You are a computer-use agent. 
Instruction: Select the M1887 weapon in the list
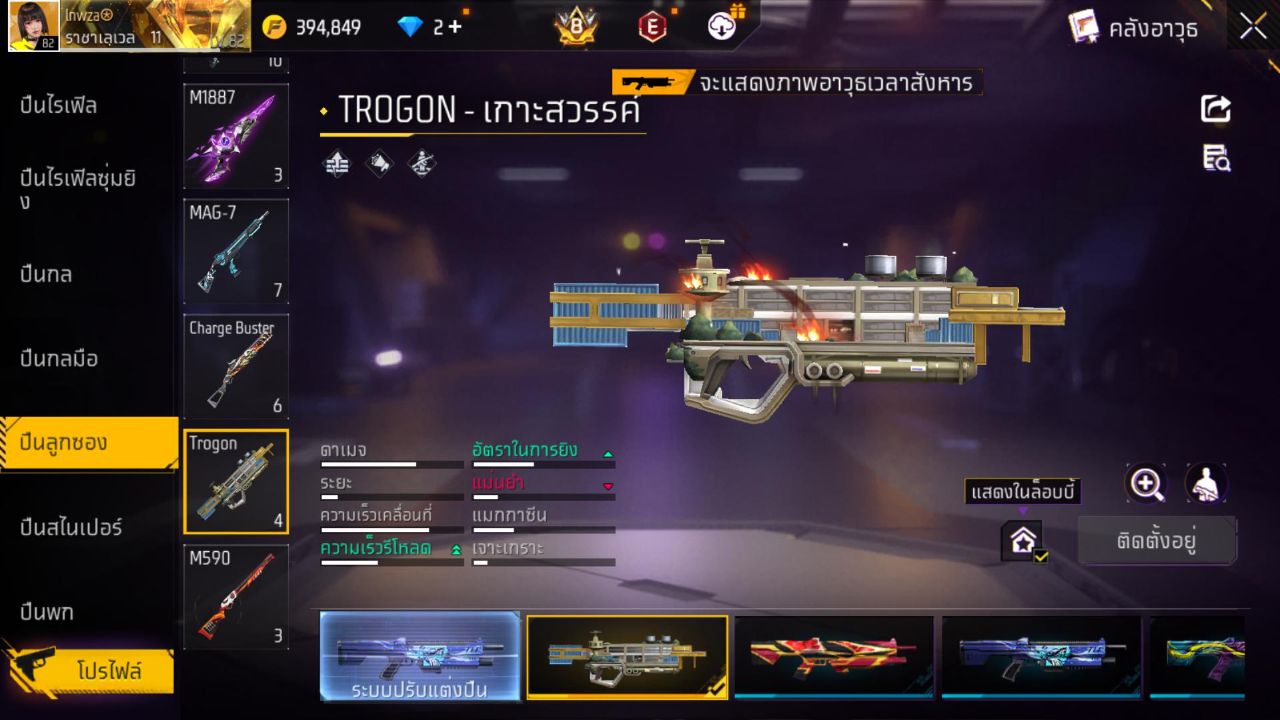tap(236, 137)
